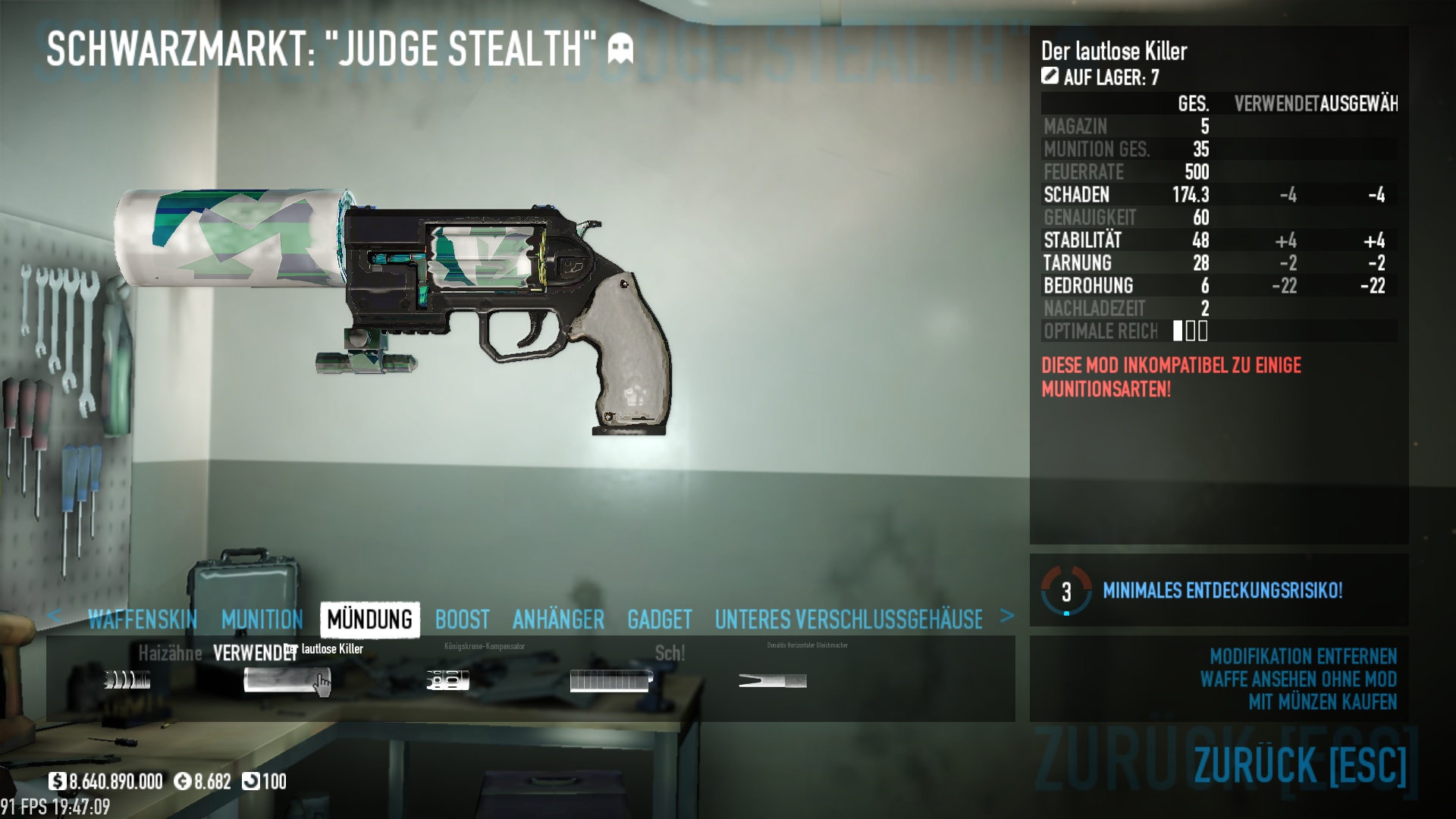Switch to the Anhänger tab
This screenshot has height=819, width=1456.
pos(558,620)
